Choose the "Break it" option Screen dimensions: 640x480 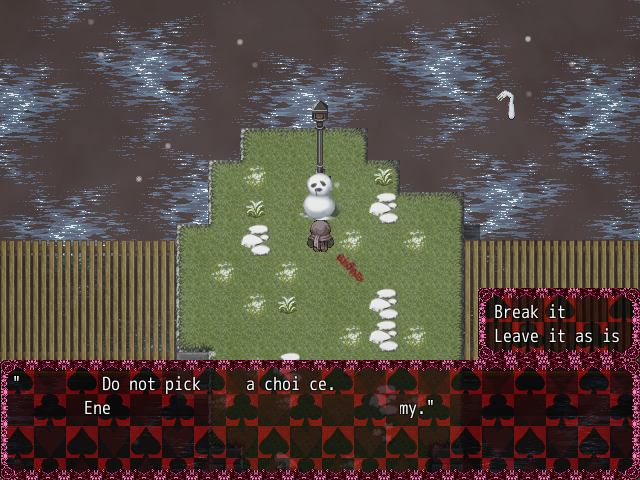tap(530, 312)
